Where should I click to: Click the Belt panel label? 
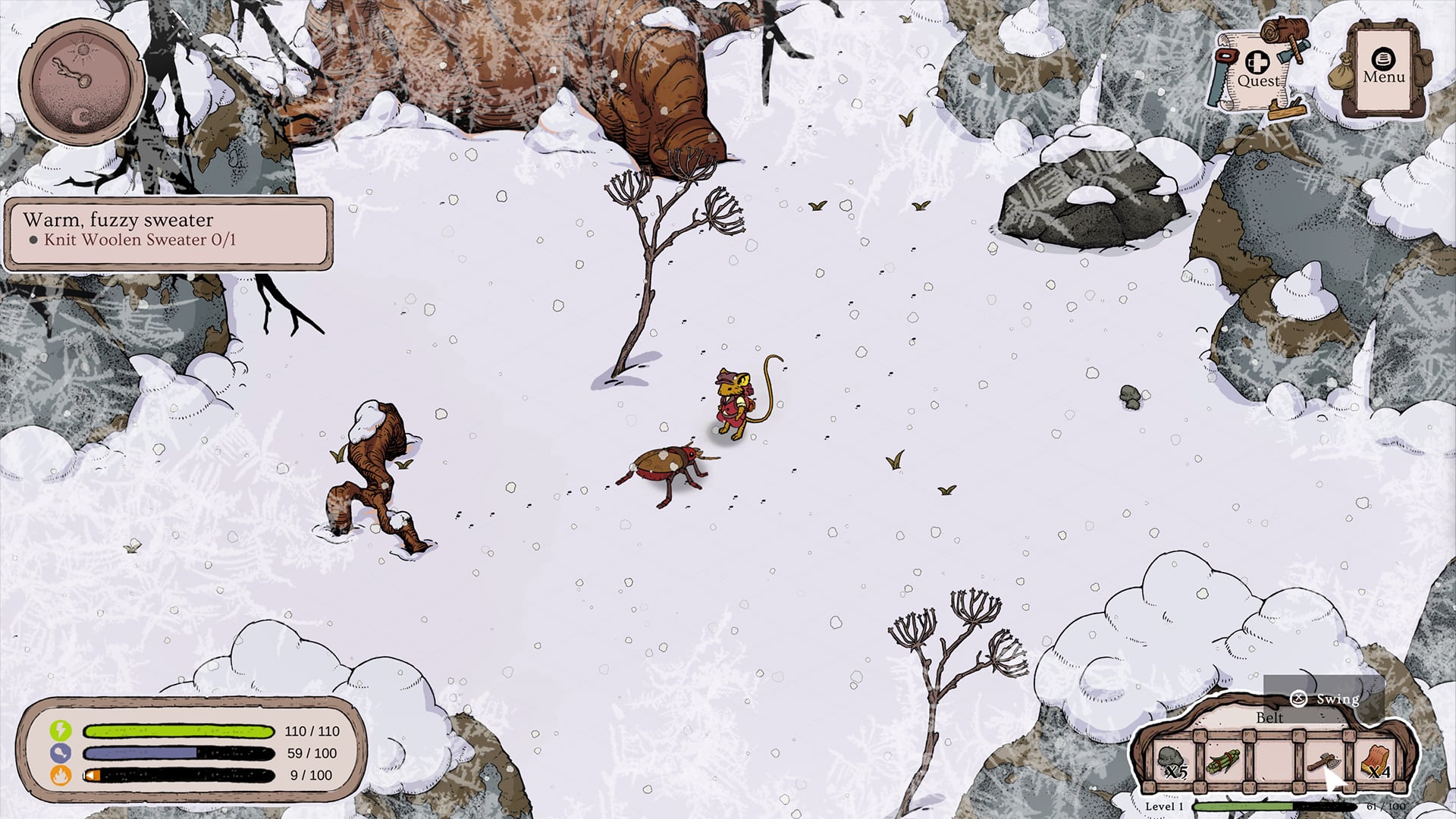(1269, 717)
